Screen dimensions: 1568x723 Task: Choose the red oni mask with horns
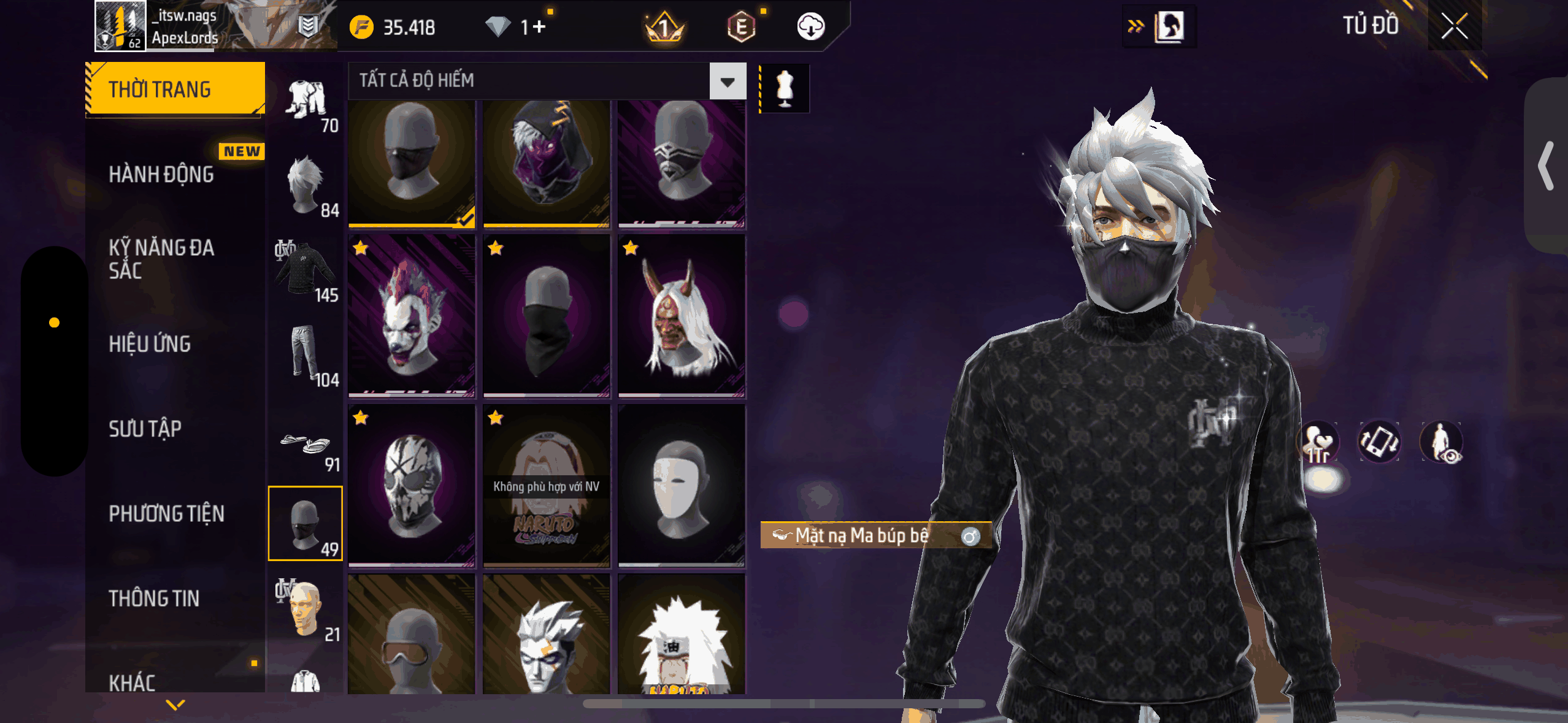pyautogui.click(x=682, y=315)
